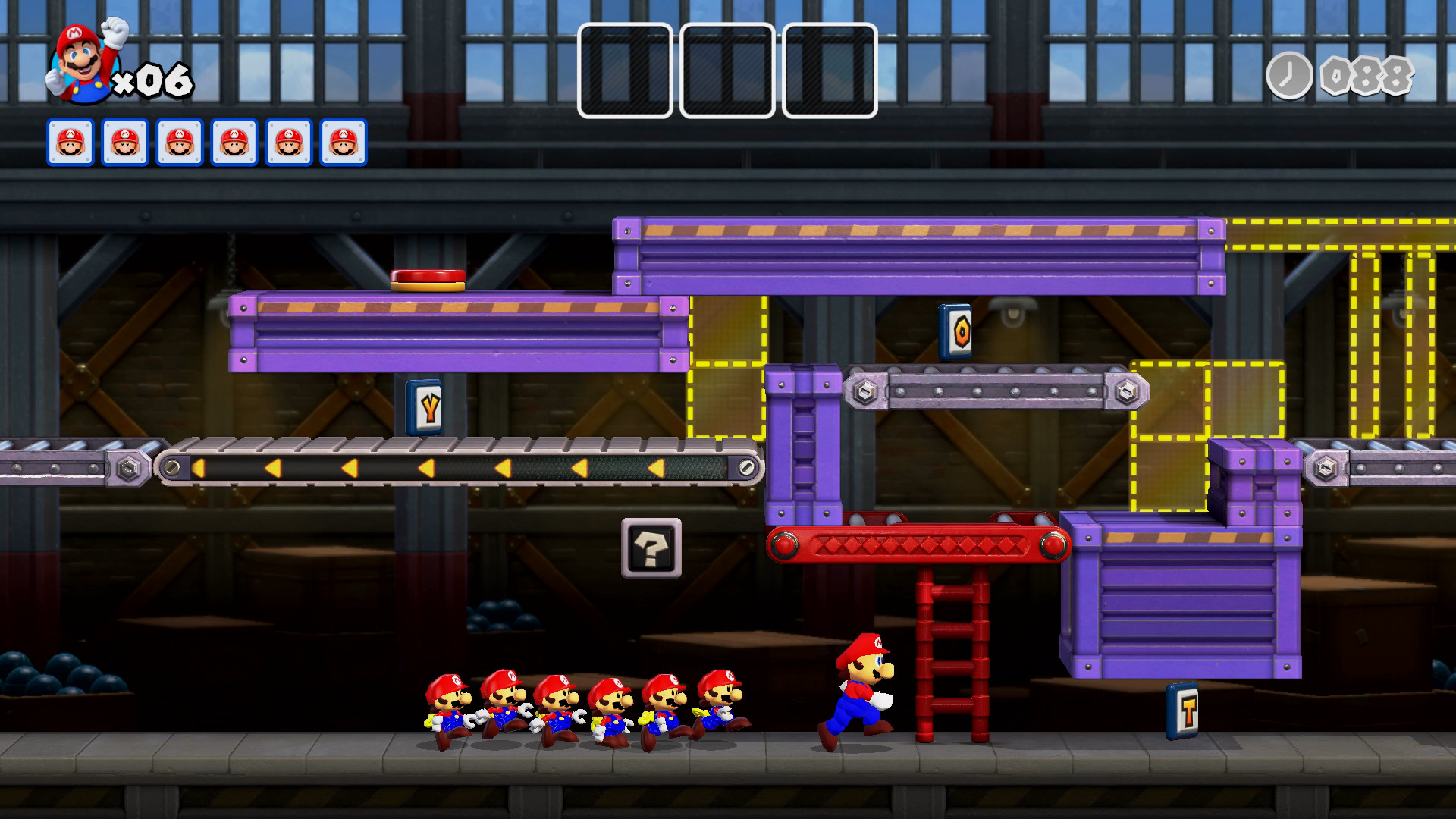This screenshot has height=819, width=1456.
Task: Select the last Mini-Mario icon in the row
Action: (343, 142)
